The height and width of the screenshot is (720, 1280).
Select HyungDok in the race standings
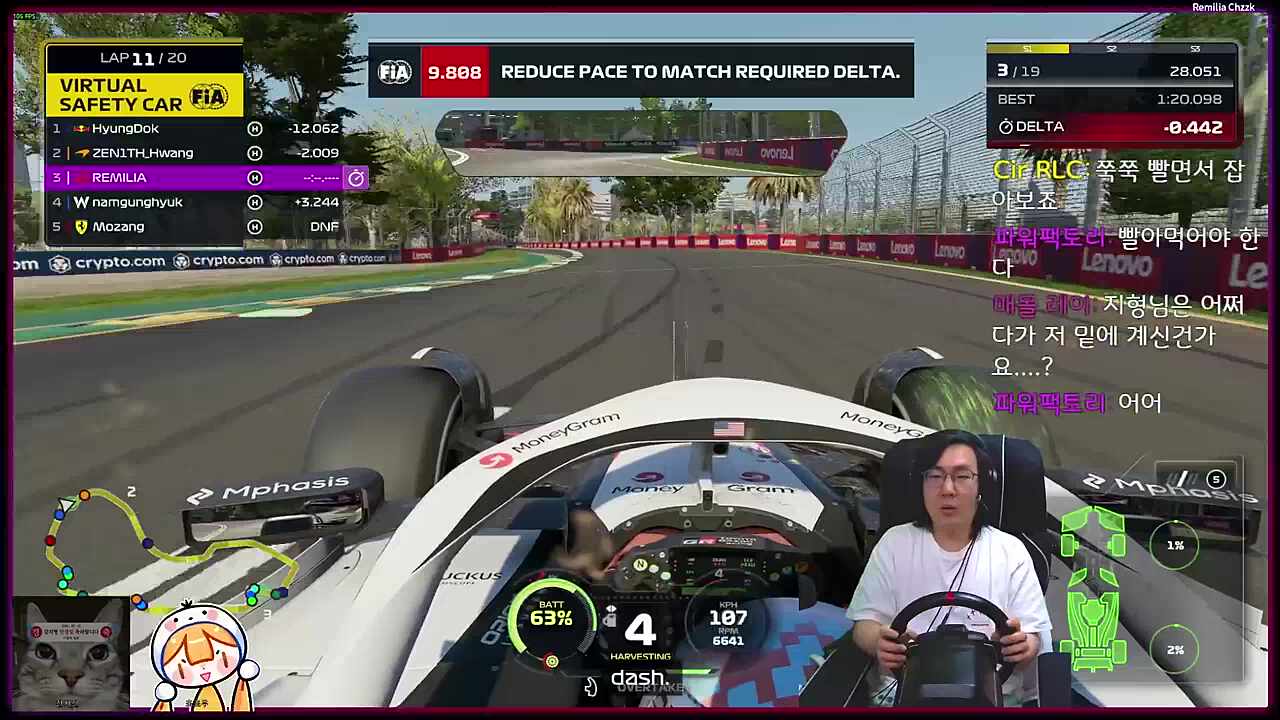tap(195, 129)
